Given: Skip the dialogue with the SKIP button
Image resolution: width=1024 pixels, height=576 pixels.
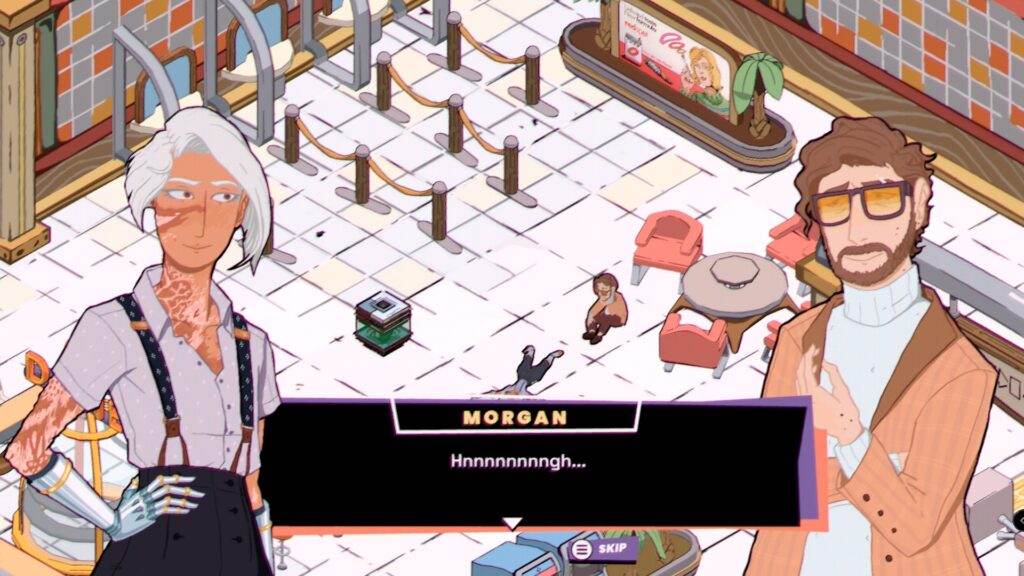Looking at the screenshot, I should pyautogui.click(x=602, y=548).
